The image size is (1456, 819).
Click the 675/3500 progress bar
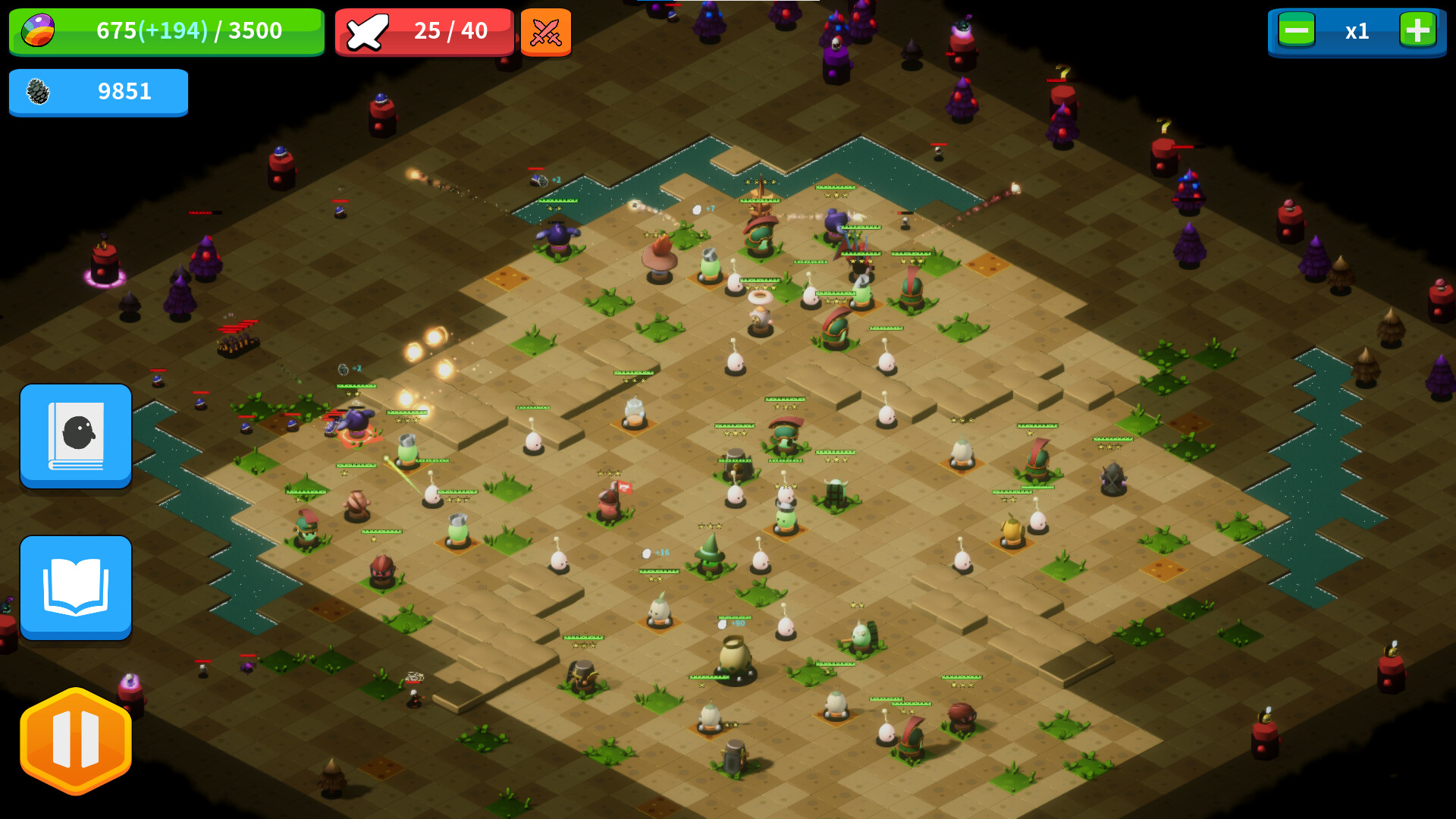pyautogui.click(x=188, y=32)
